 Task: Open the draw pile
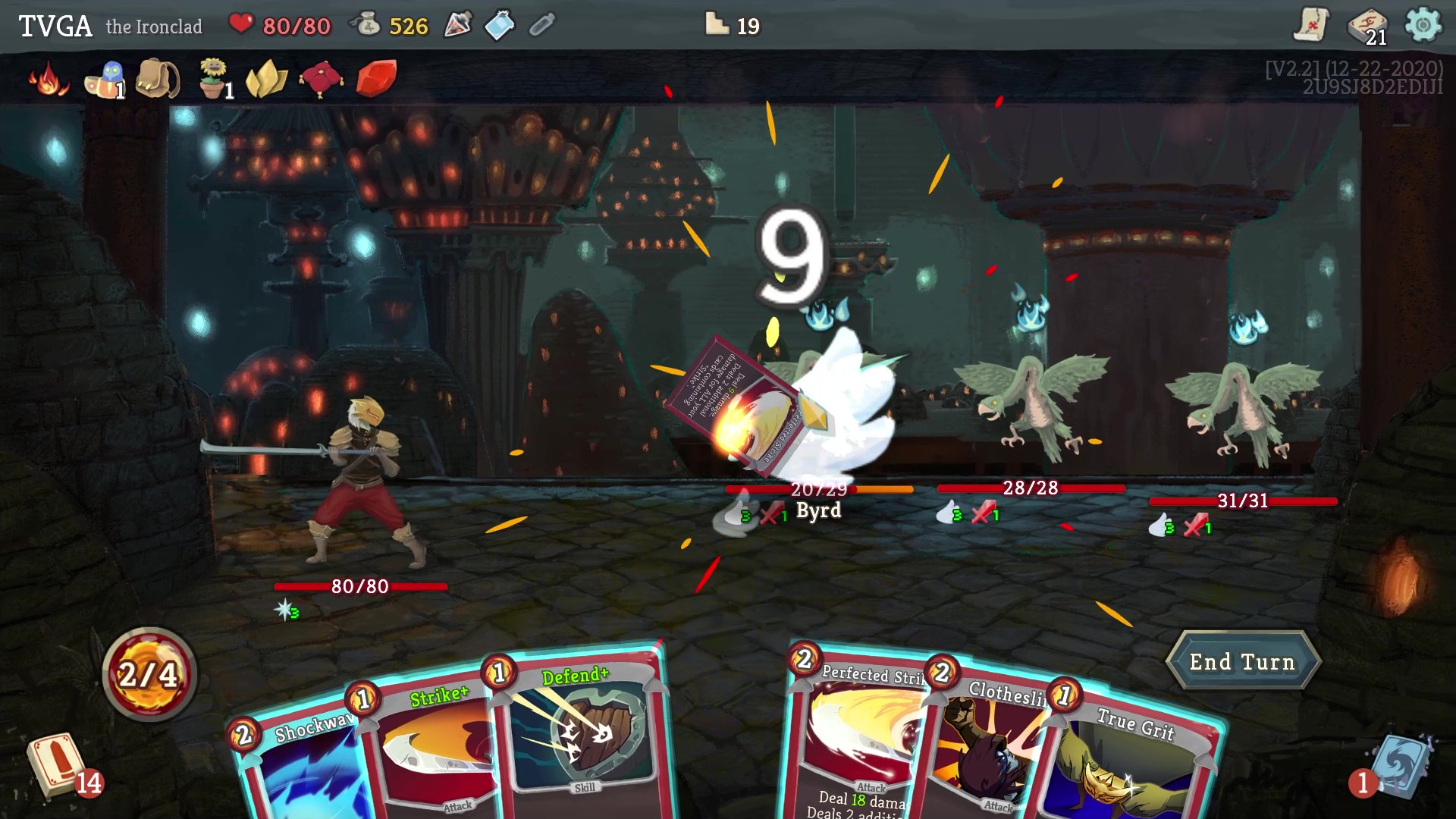[57, 766]
